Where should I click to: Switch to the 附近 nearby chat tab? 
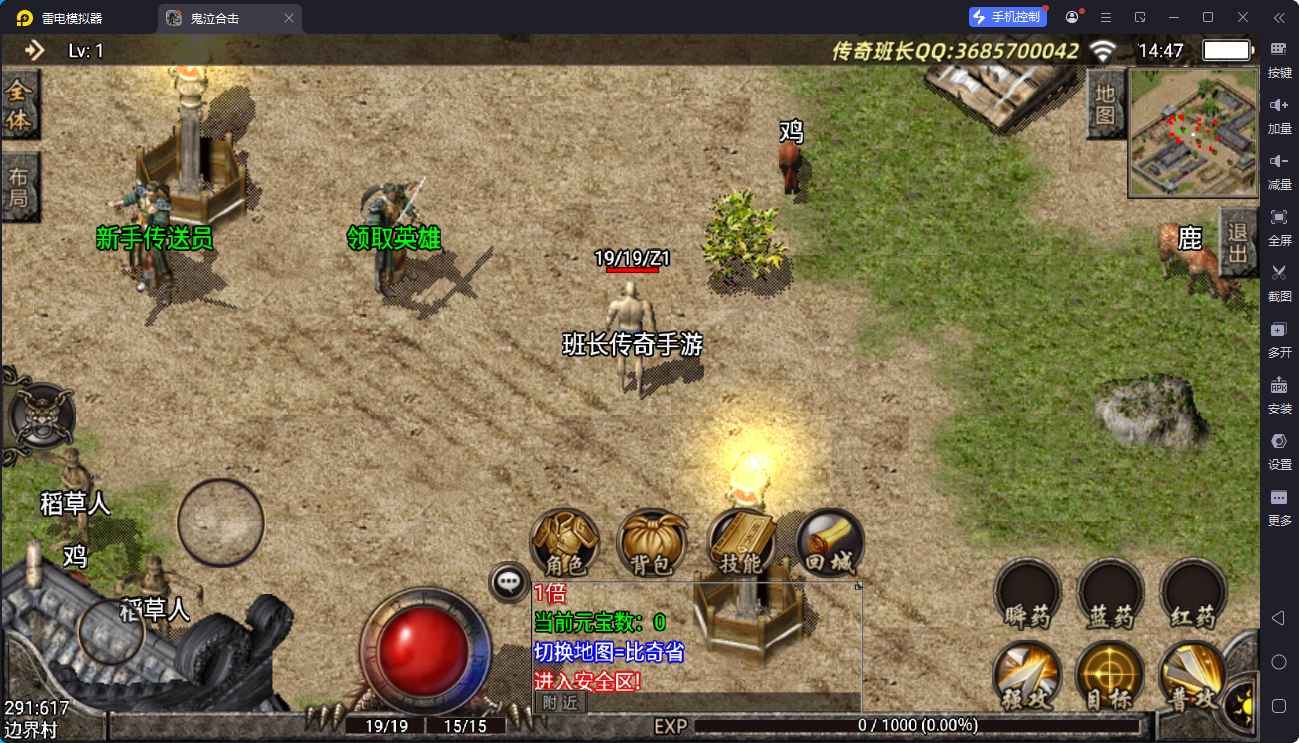[x=561, y=702]
